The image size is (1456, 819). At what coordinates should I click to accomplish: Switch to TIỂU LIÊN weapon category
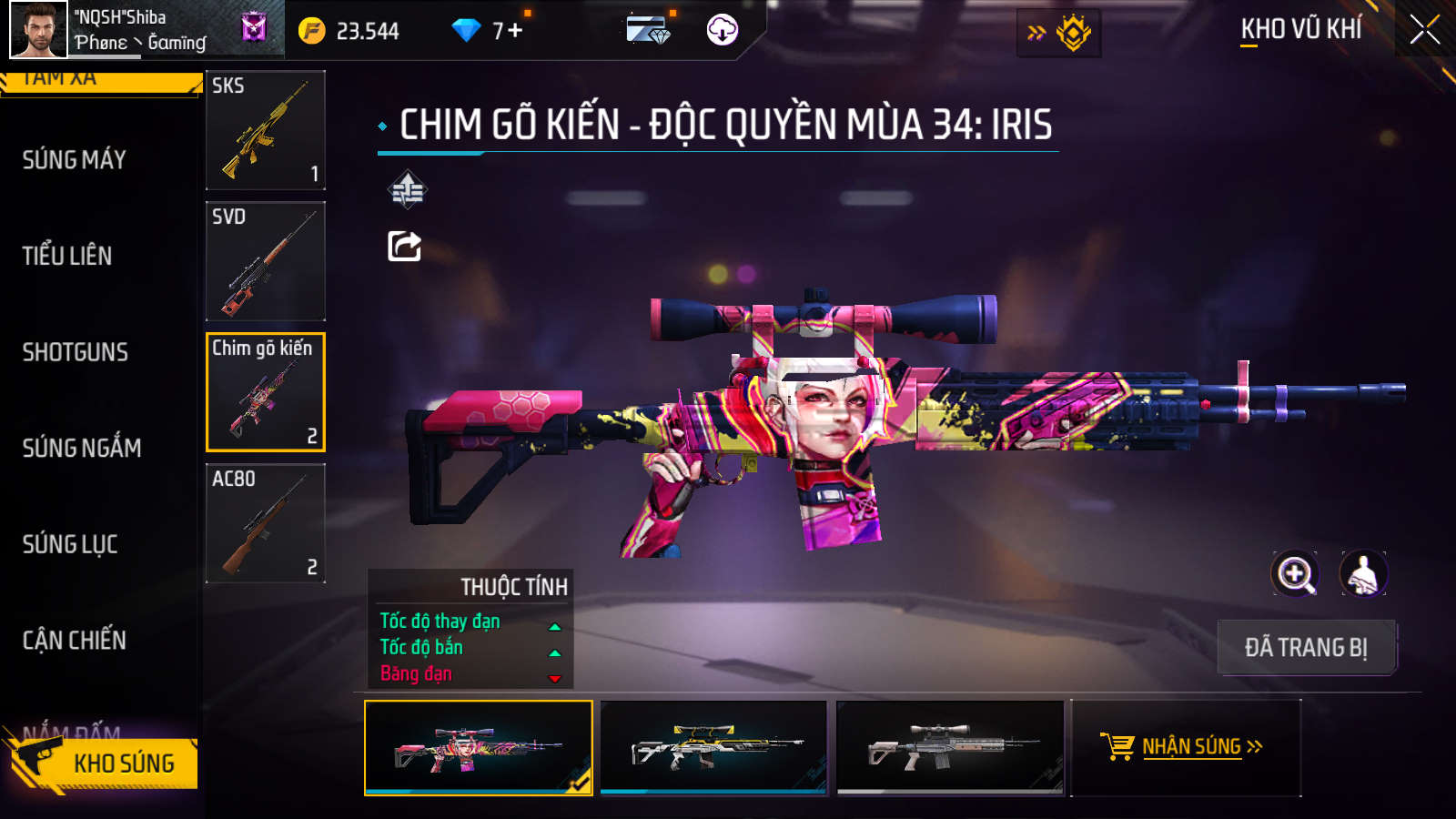pos(67,256)
